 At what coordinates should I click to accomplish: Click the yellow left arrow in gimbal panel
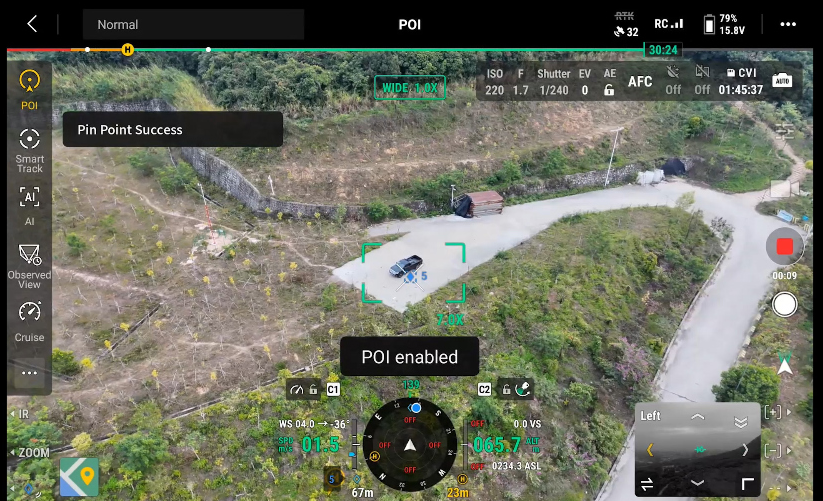(x=650, y=450)
